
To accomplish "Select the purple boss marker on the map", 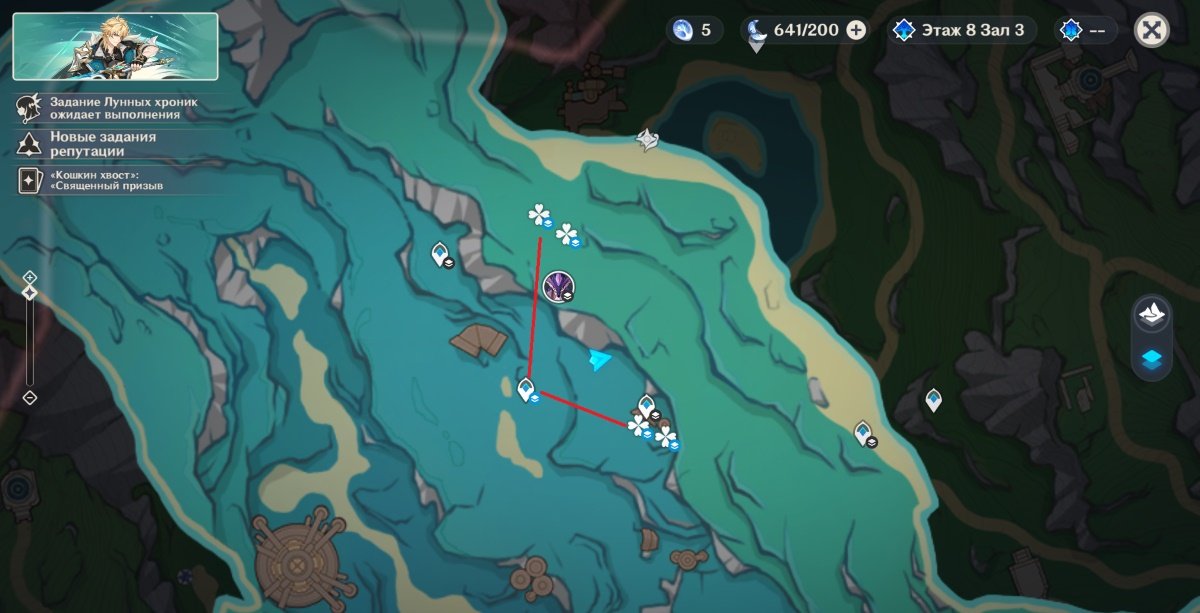I will pyautogui.click(x=558, y=287).
